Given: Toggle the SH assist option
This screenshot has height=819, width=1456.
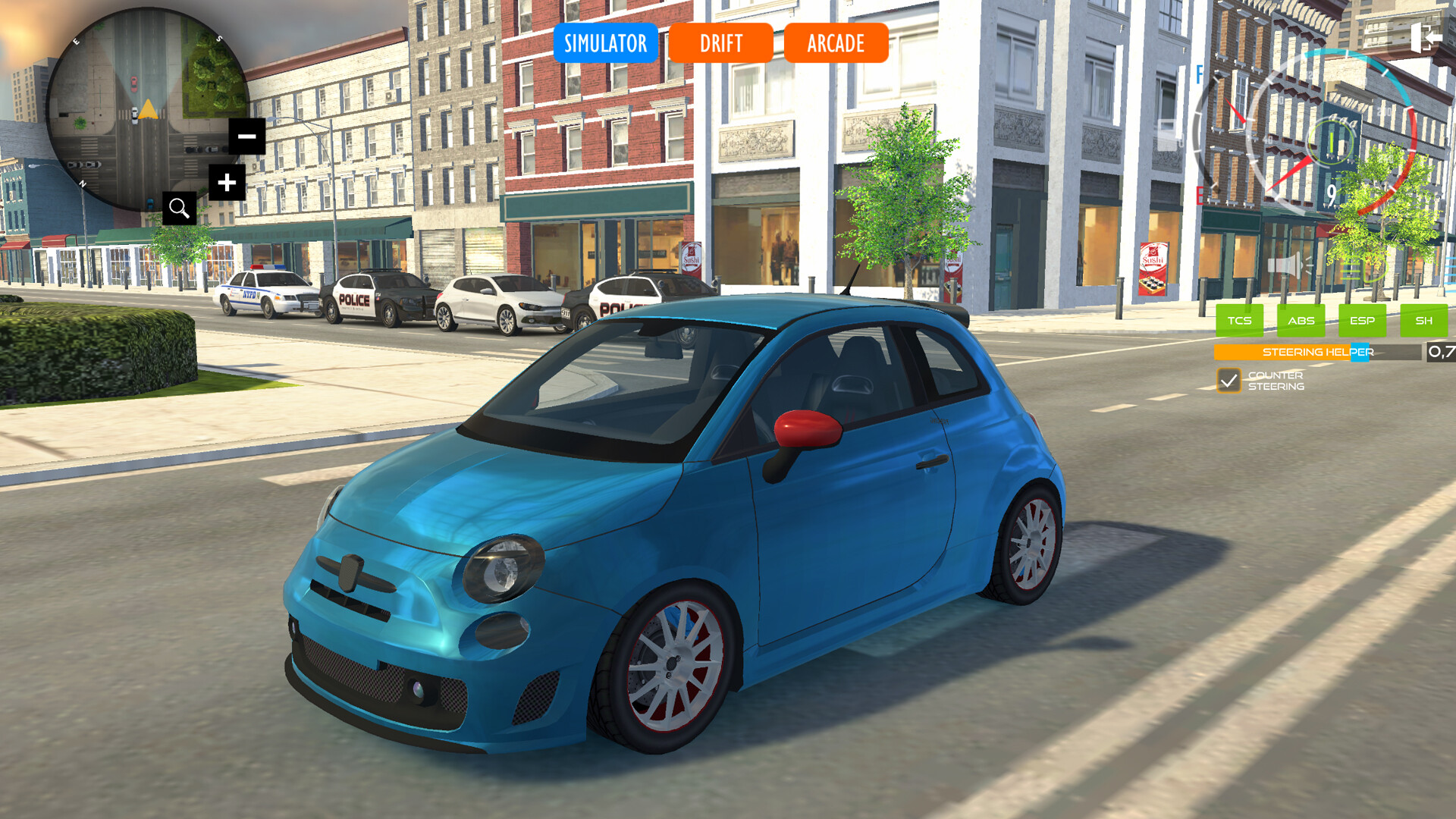Looking at the screenshot, I should click(x=1426, y=321).
